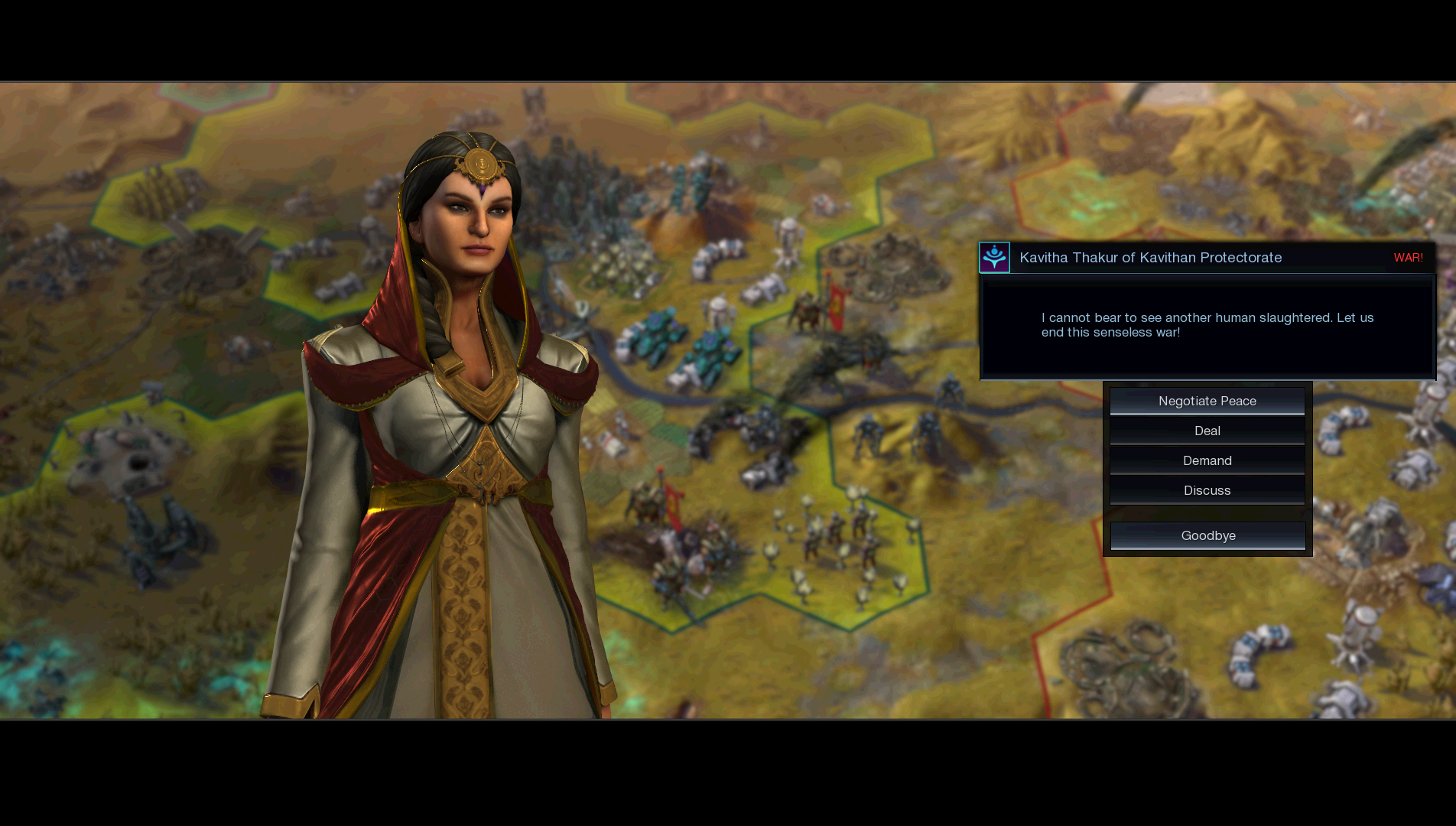Select the Demand dialogue option
This screenshot has height=826, width=1456.
[x=1207, y=460]
